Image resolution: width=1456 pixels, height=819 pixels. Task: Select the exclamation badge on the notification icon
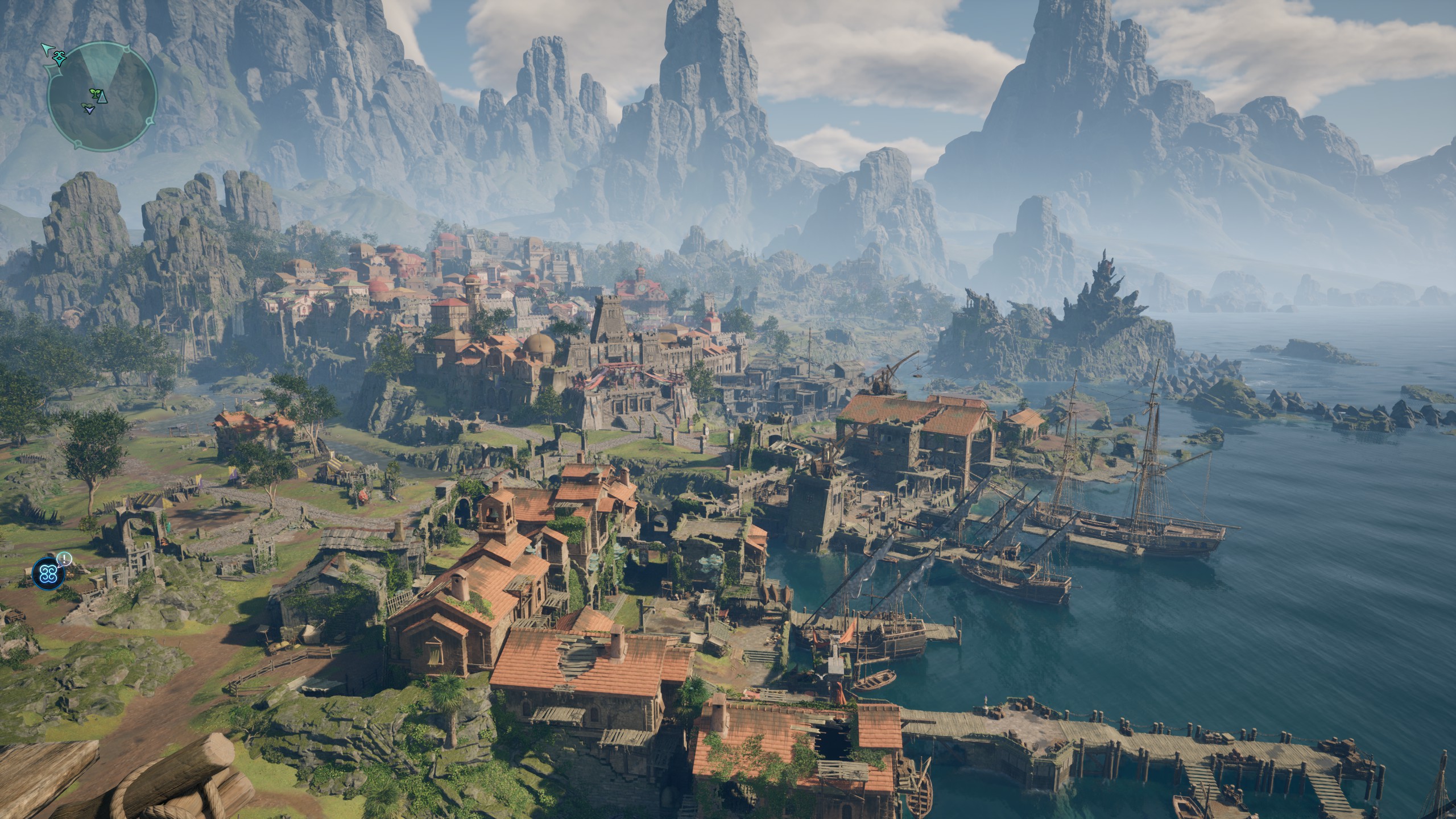coord(64,559)
